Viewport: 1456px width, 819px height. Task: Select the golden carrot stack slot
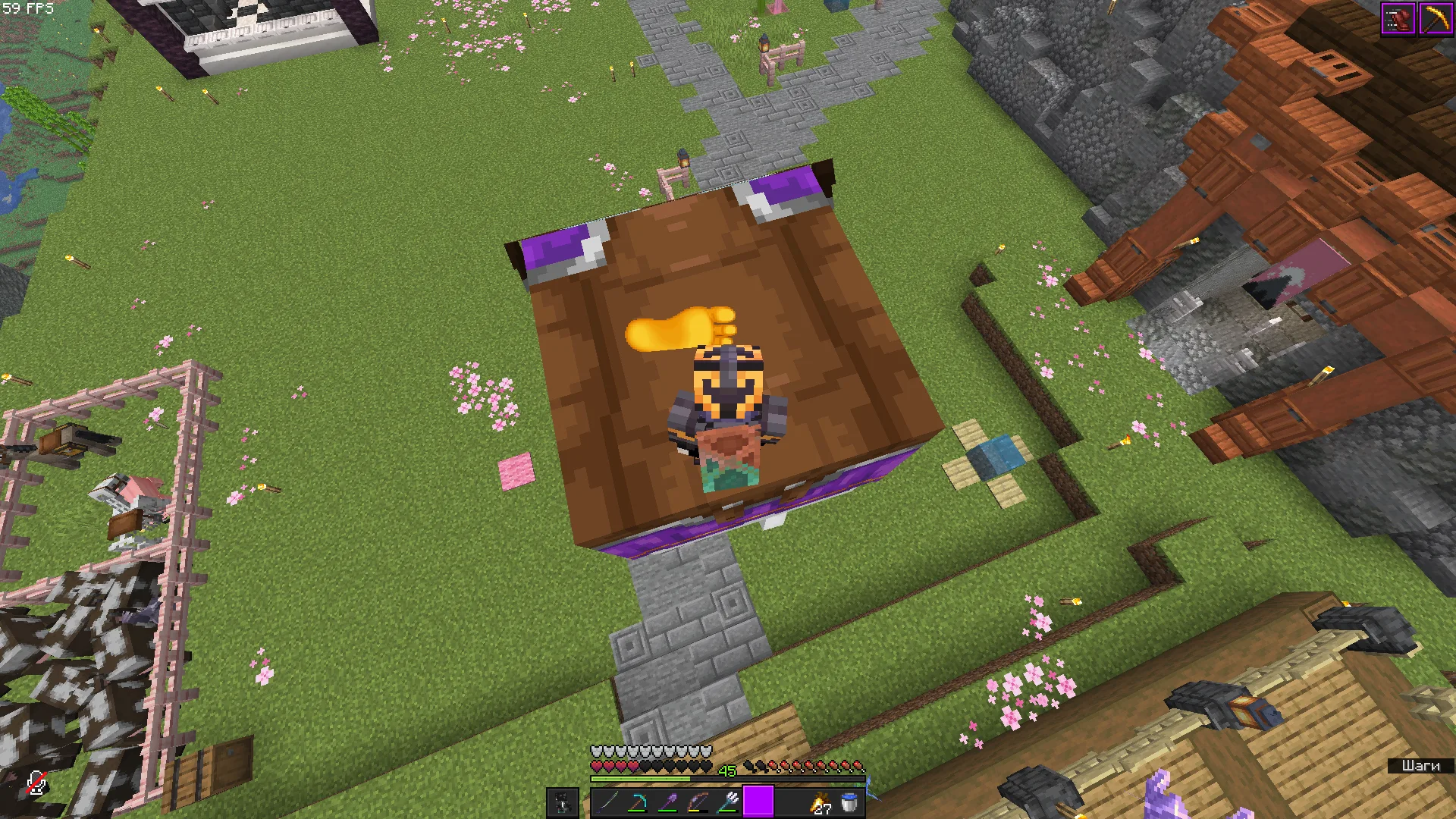click(x=821, y=802)
